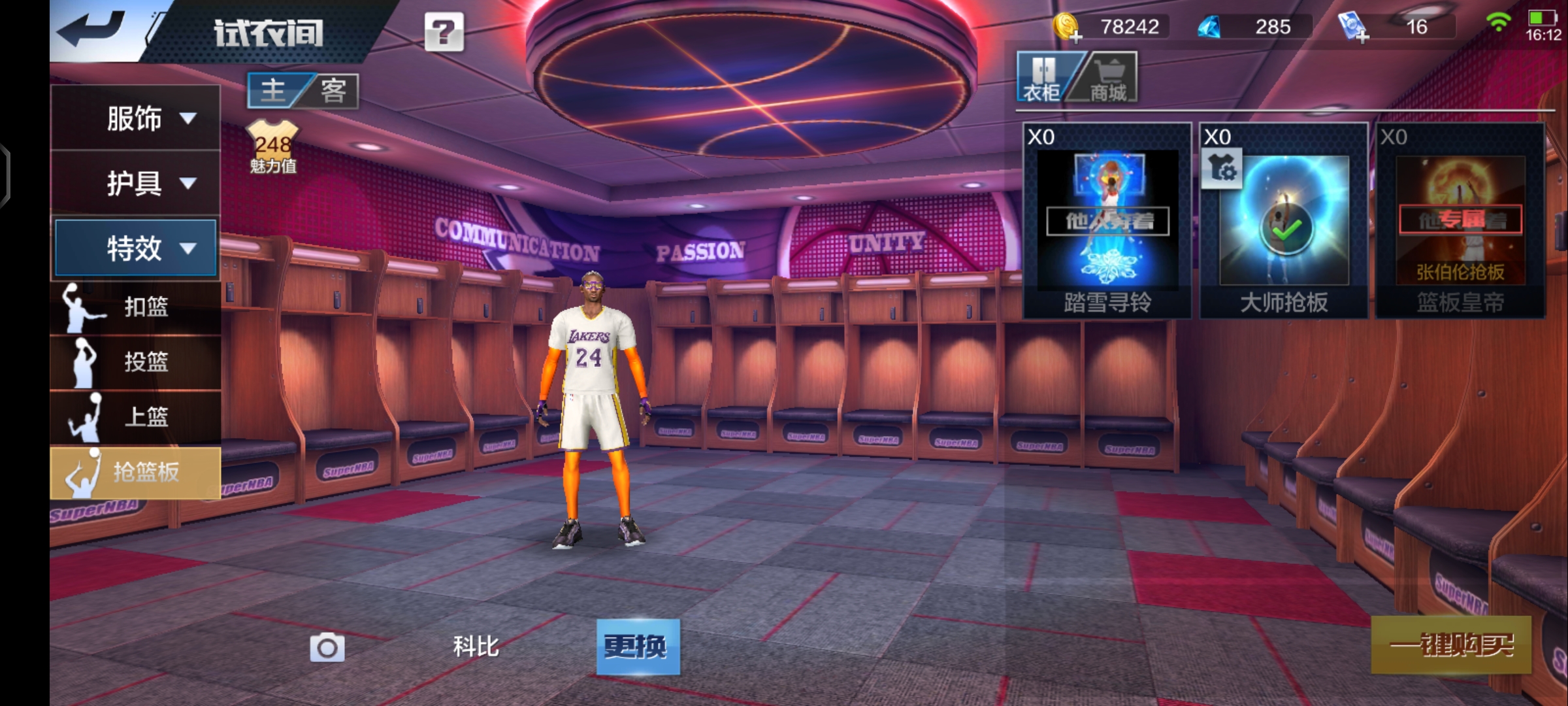Select the 投篮 shooting effects entry
The height and width of the screenshot is (706, 1568).
[x=135, y=361]
